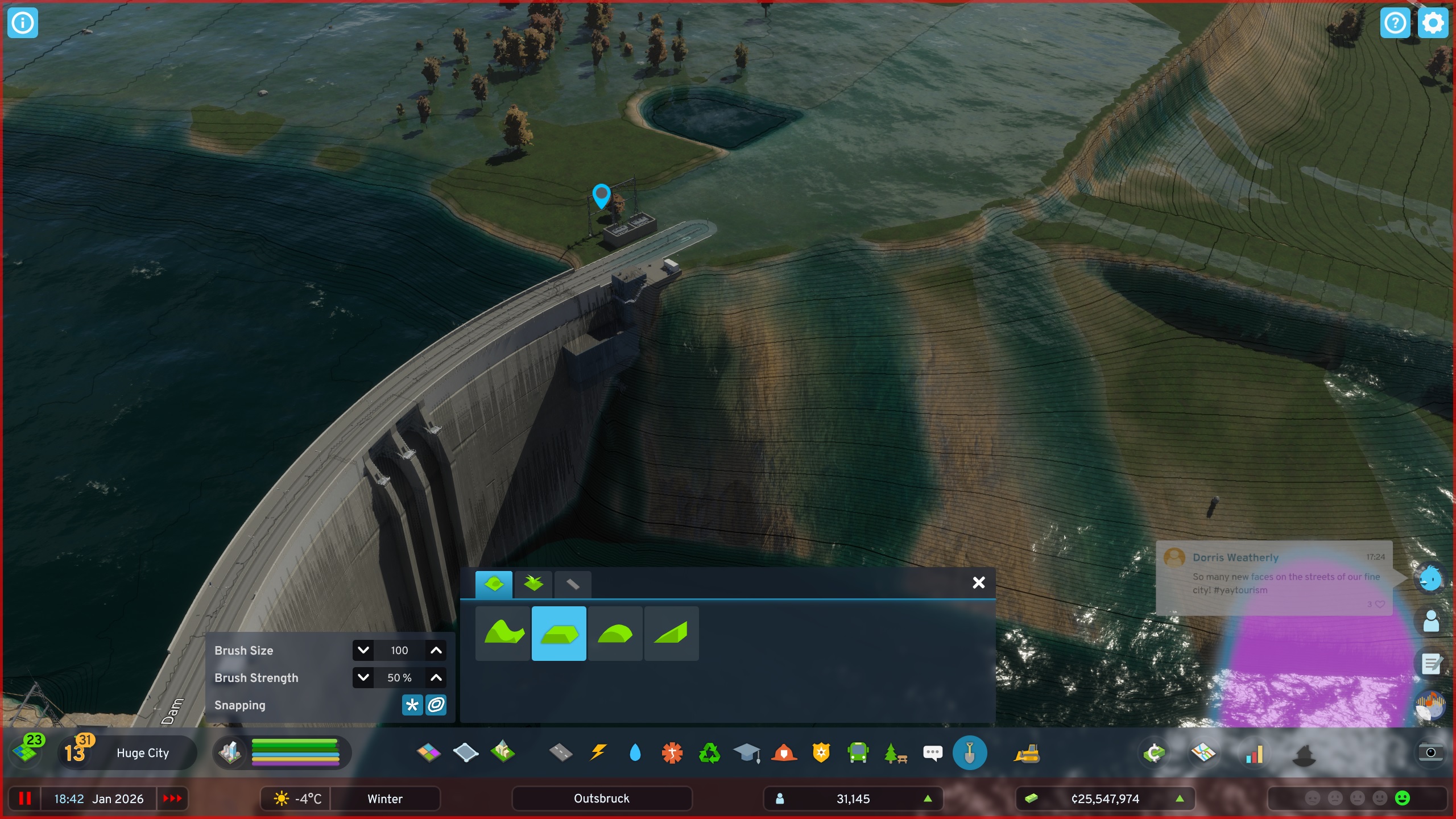Select the plateau brush shape
Image resolution: width=1456 pixels, height=819 pixels.
tap(559, 633)
